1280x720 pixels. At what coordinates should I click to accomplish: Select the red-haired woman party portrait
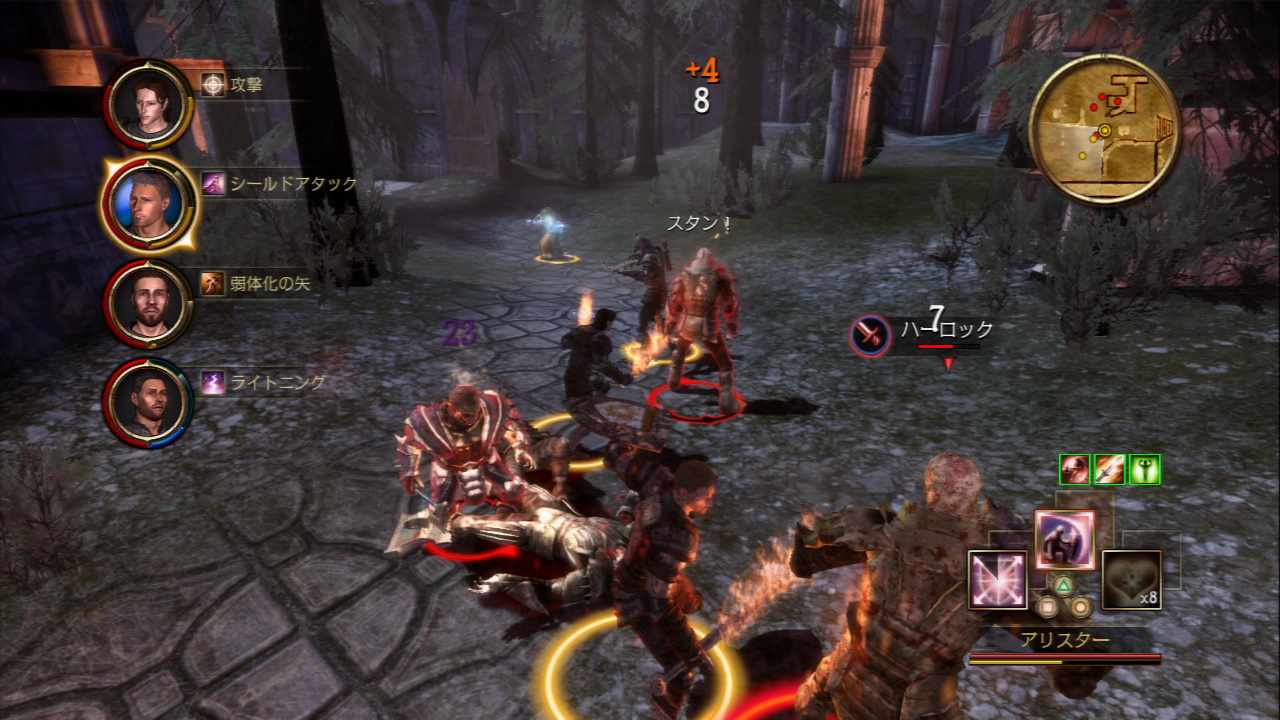pos(150,104)
